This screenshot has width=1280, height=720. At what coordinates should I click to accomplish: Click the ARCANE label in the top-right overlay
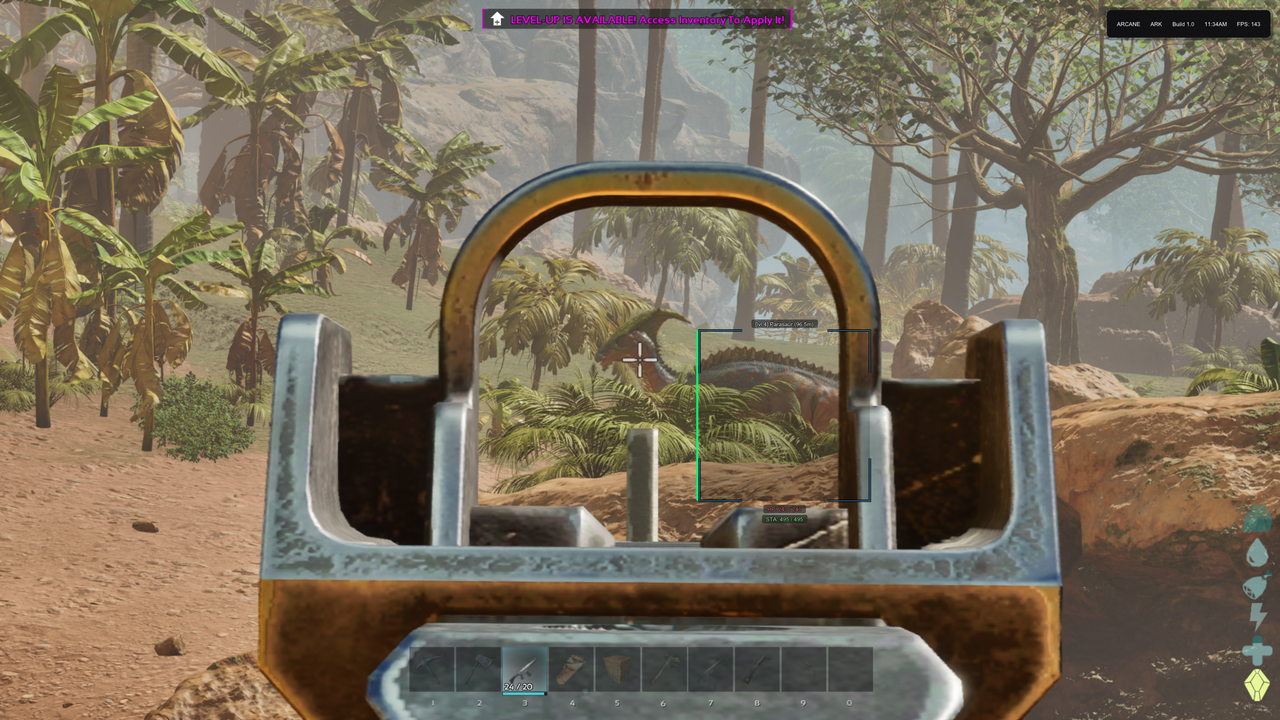[1129, 24]
